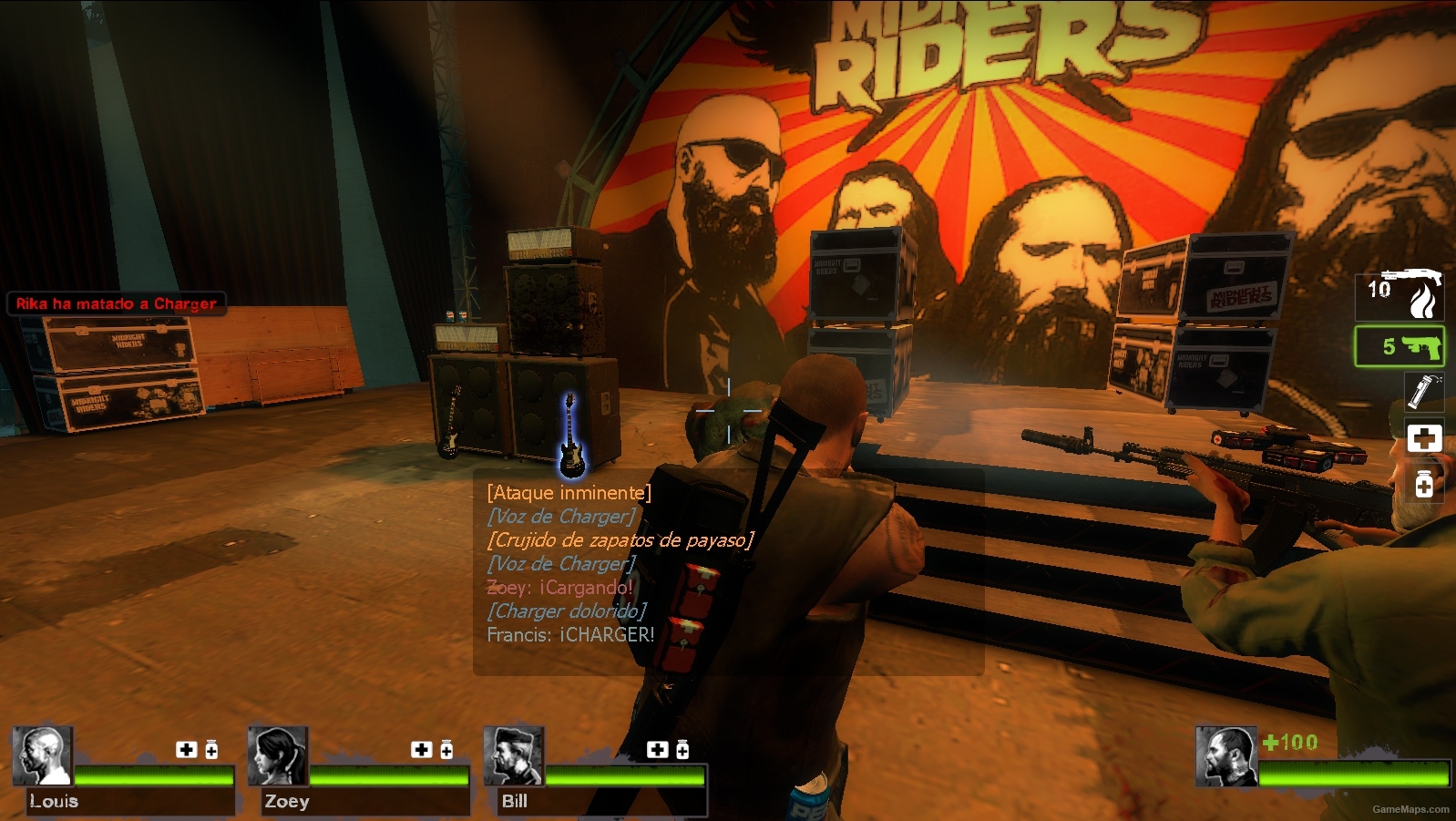Click the pills icon above Zoey's health bar
1456x821 pixels.
coord(446,751)
